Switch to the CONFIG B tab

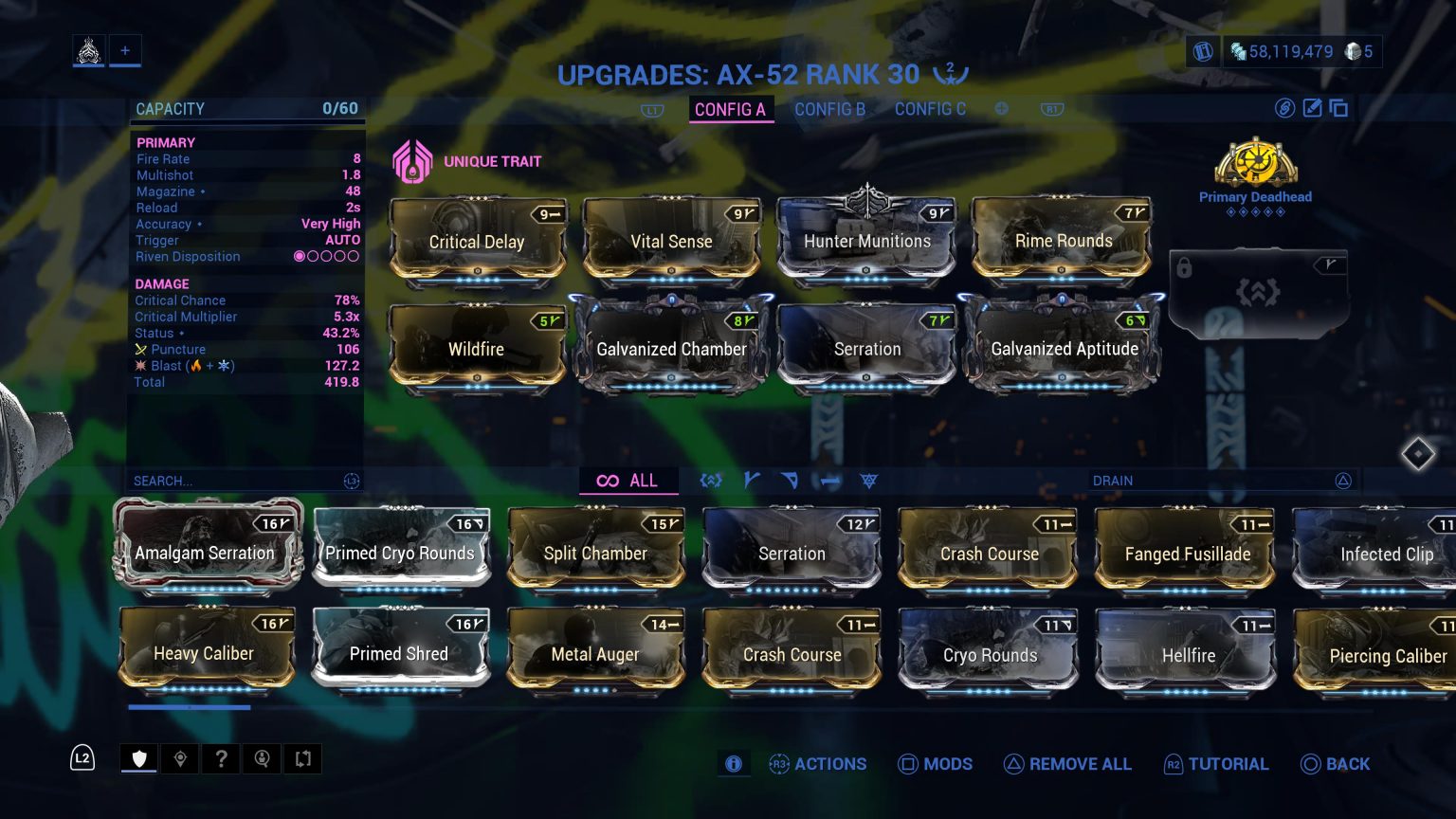point(829,109)
